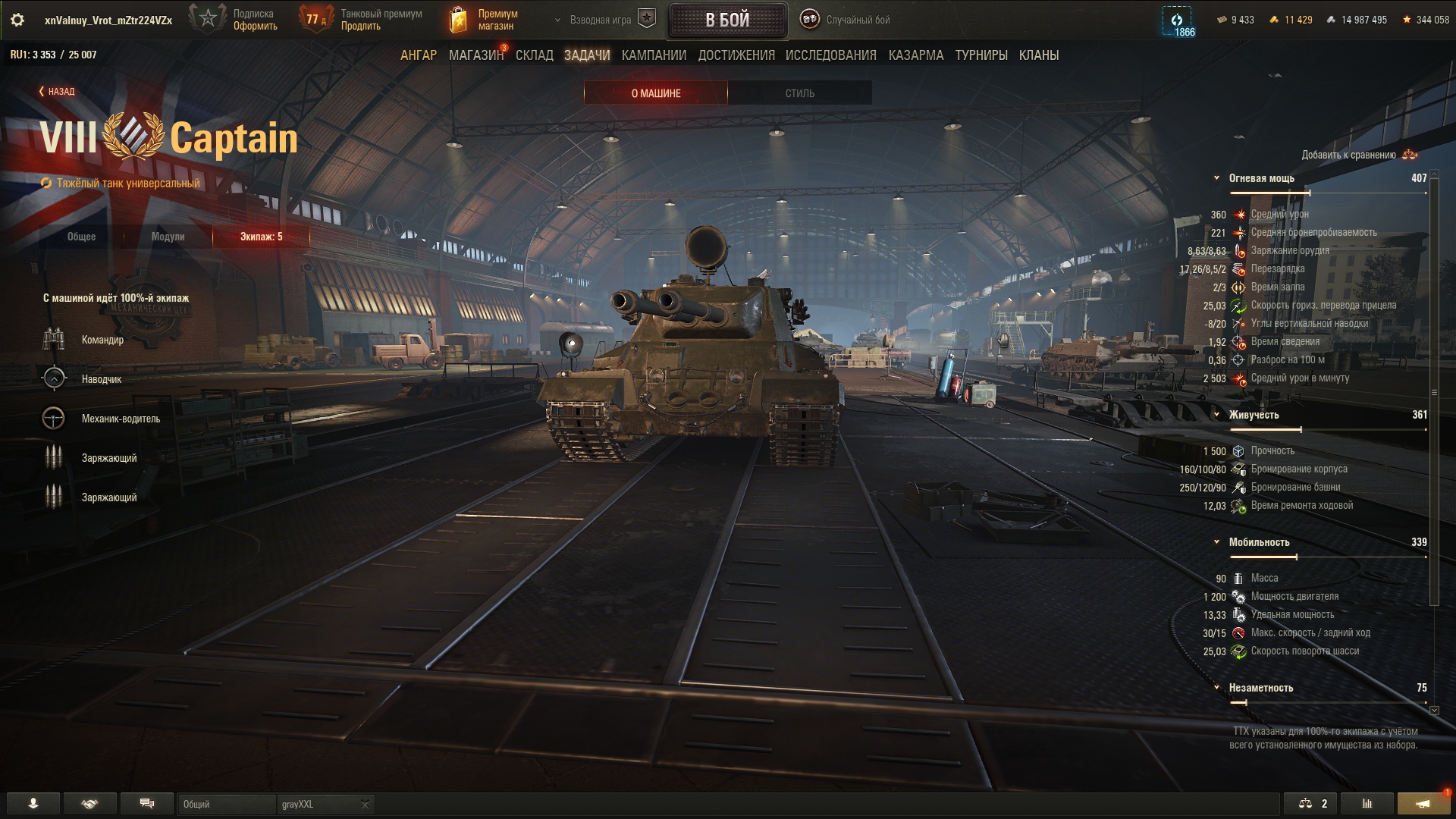This screenshot has height=819, width=1456.
Task: Open the АНГАР menu
Action: tap(419, 55)
